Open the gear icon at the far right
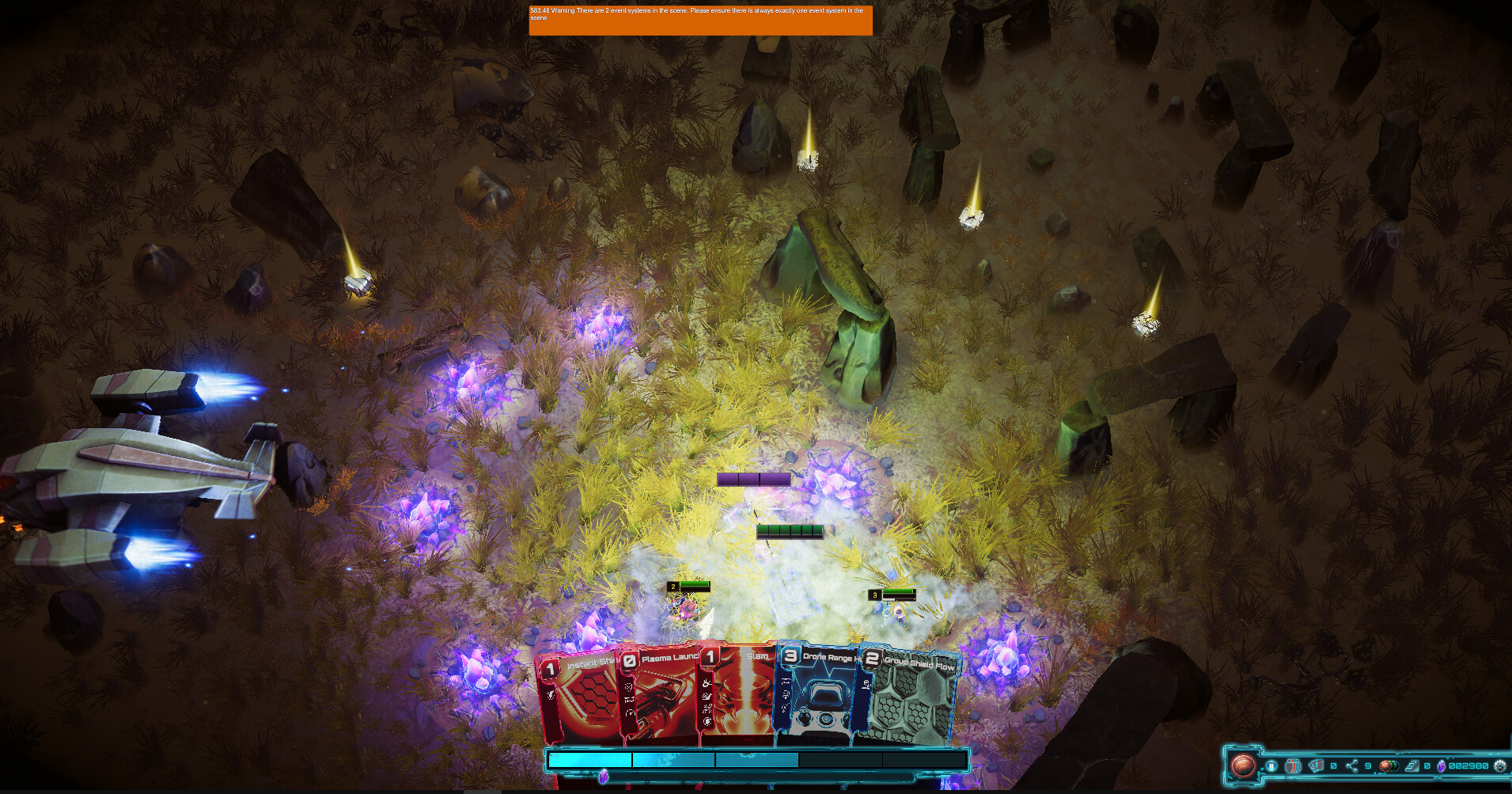 point(1499,766)
